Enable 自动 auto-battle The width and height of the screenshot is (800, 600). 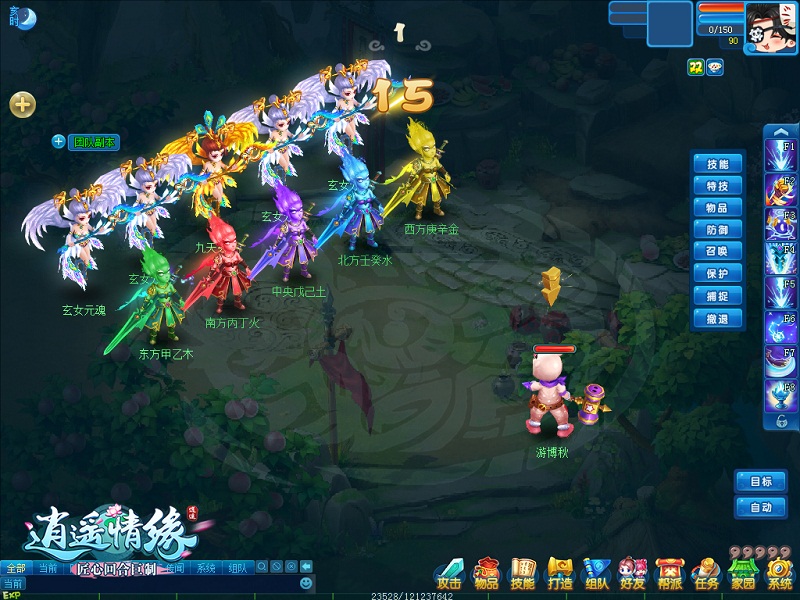760,508
